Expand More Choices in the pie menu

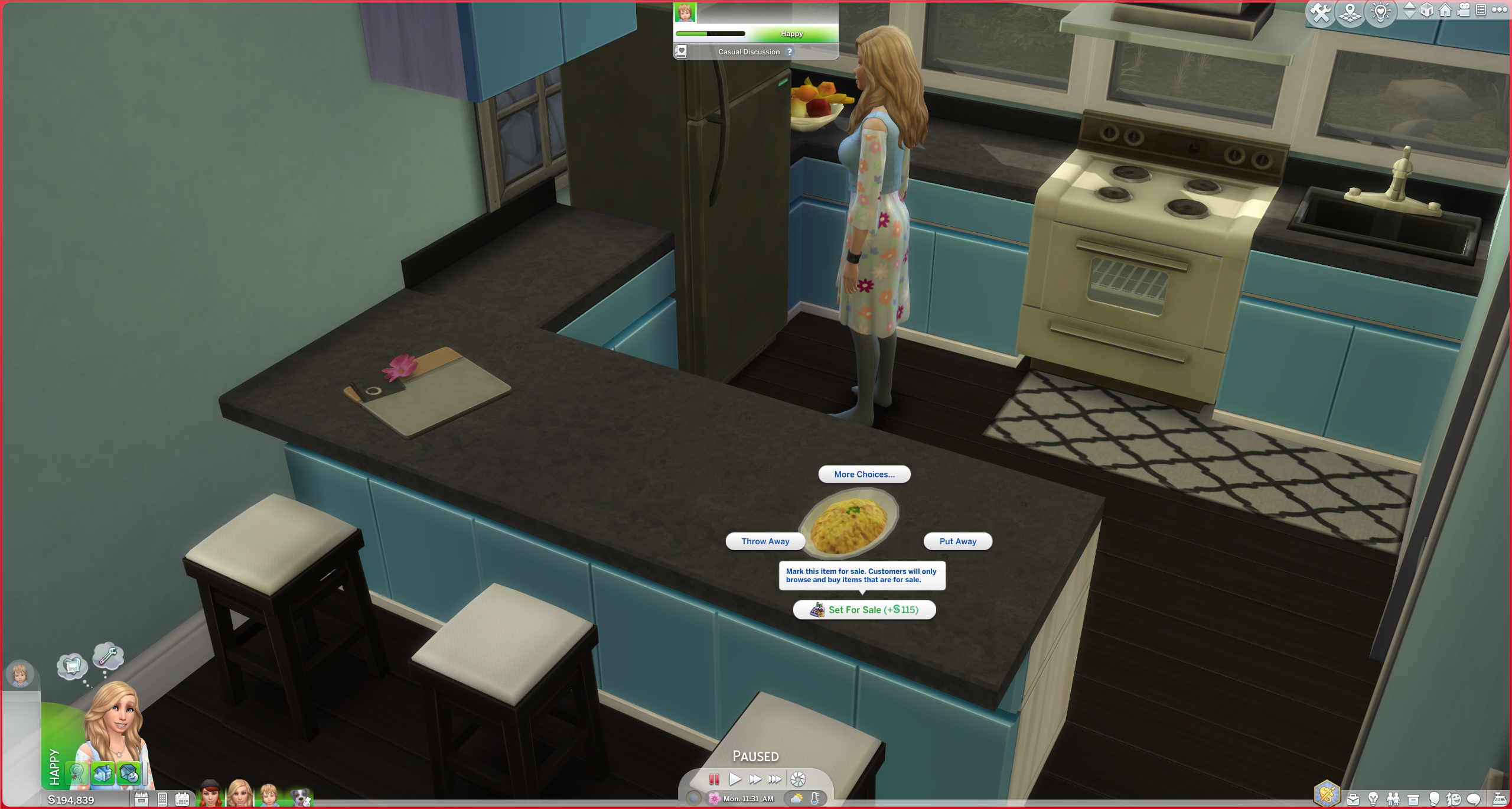tap(864, 474)
